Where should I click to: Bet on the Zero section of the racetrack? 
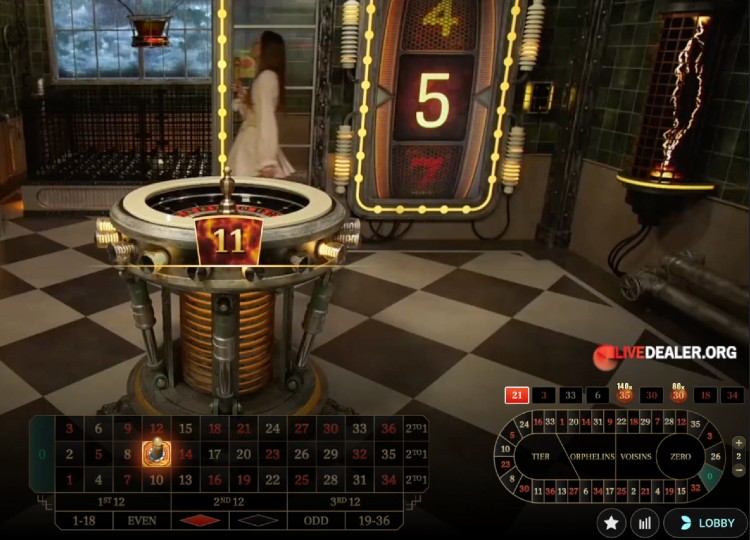(x=681, y=456)
